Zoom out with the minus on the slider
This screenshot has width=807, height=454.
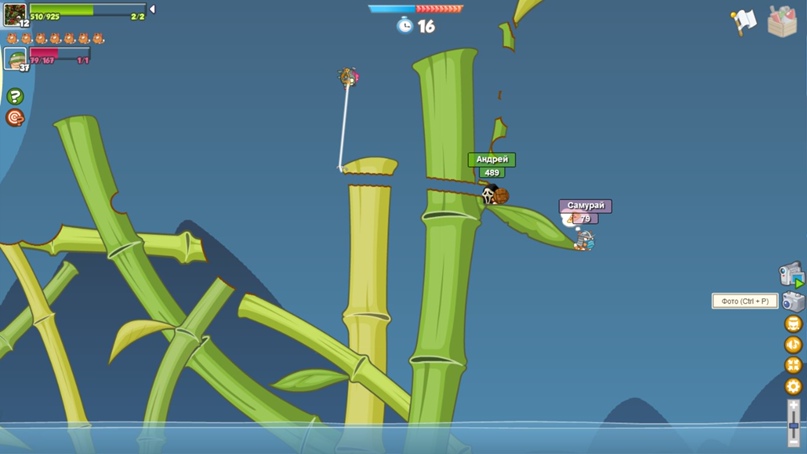794,442
